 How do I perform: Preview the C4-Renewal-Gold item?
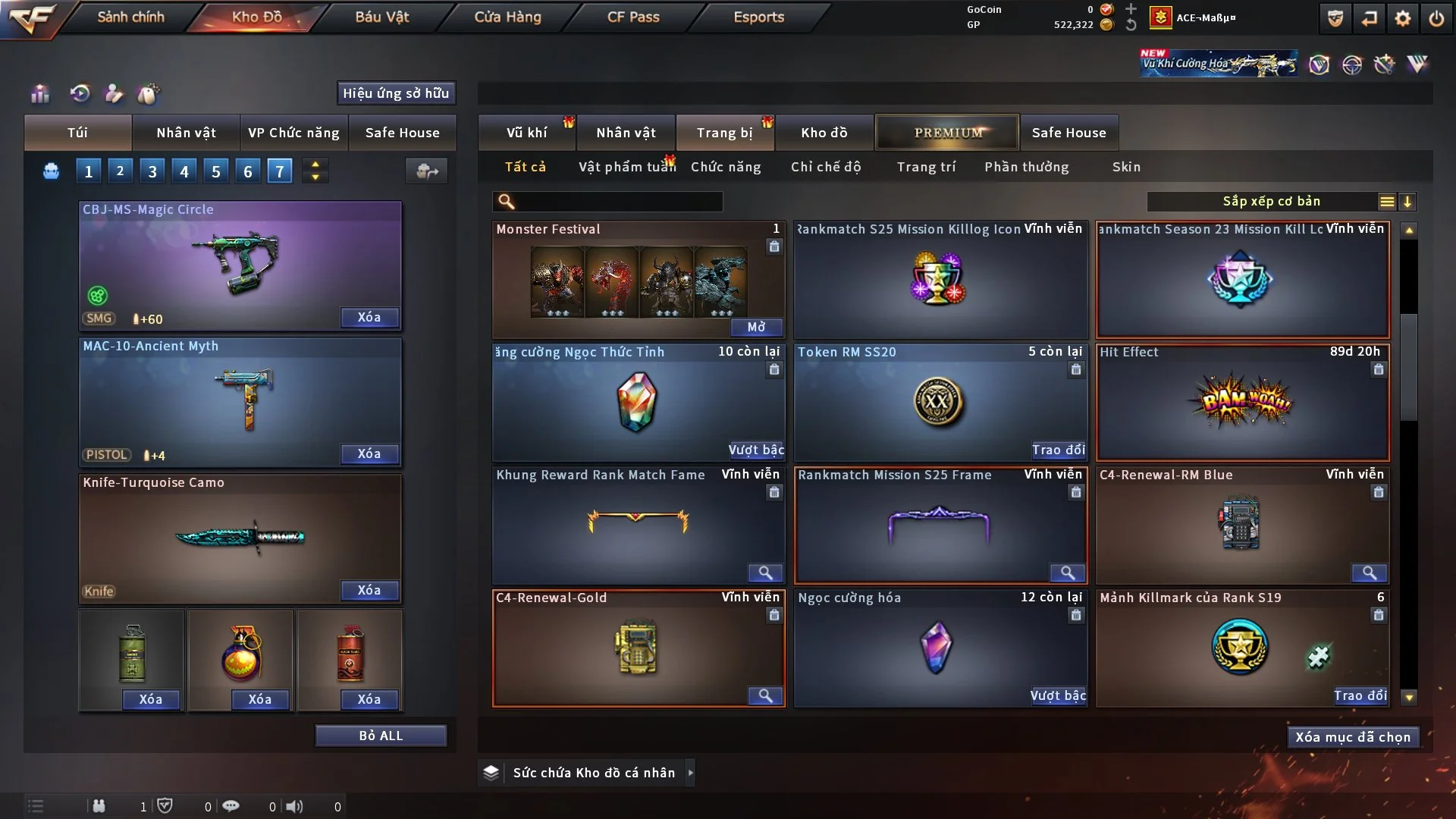tap(765, 695)
